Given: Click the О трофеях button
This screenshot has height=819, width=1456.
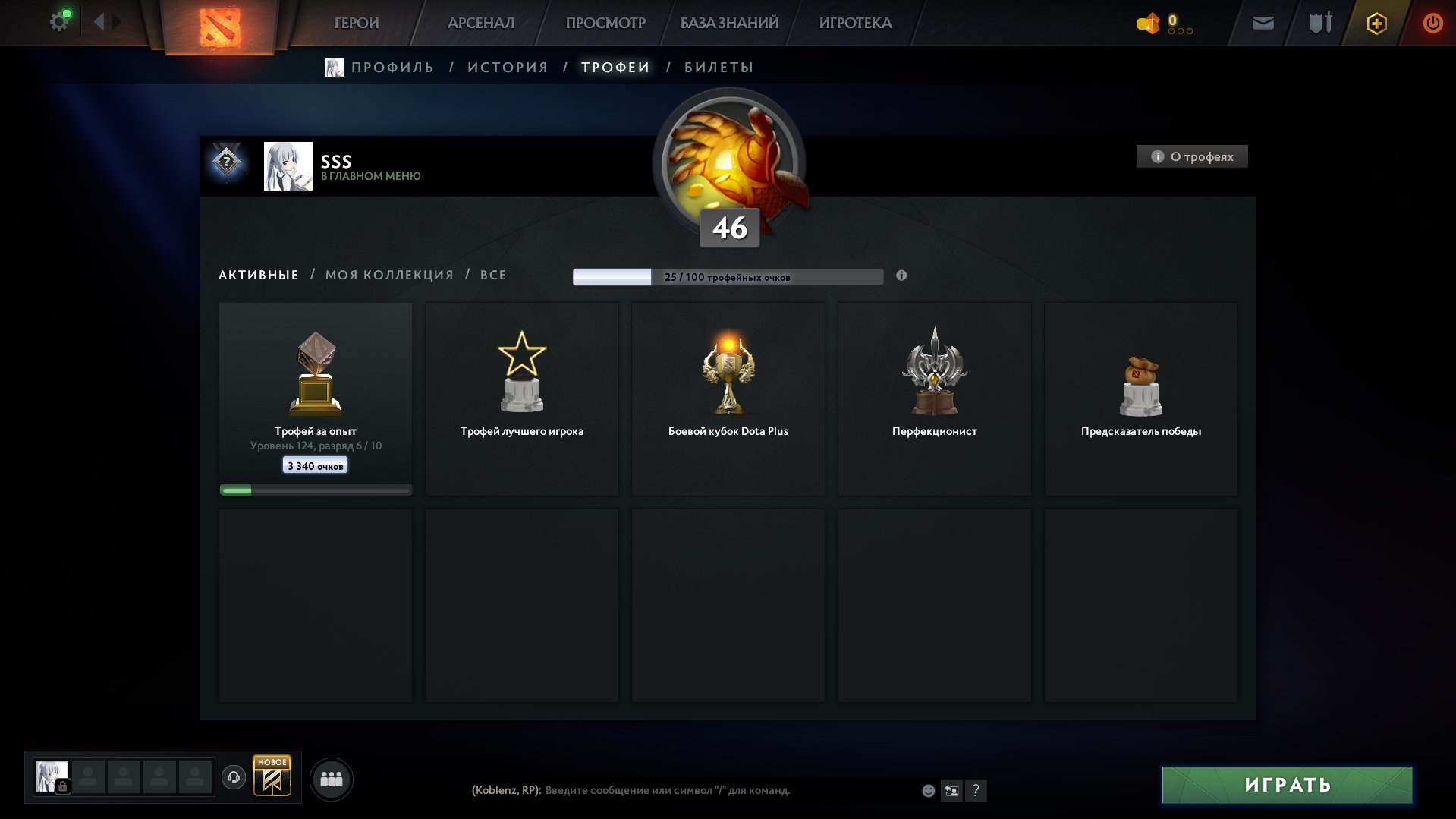Looking at the screenshot, I should tap(1191, 156).
